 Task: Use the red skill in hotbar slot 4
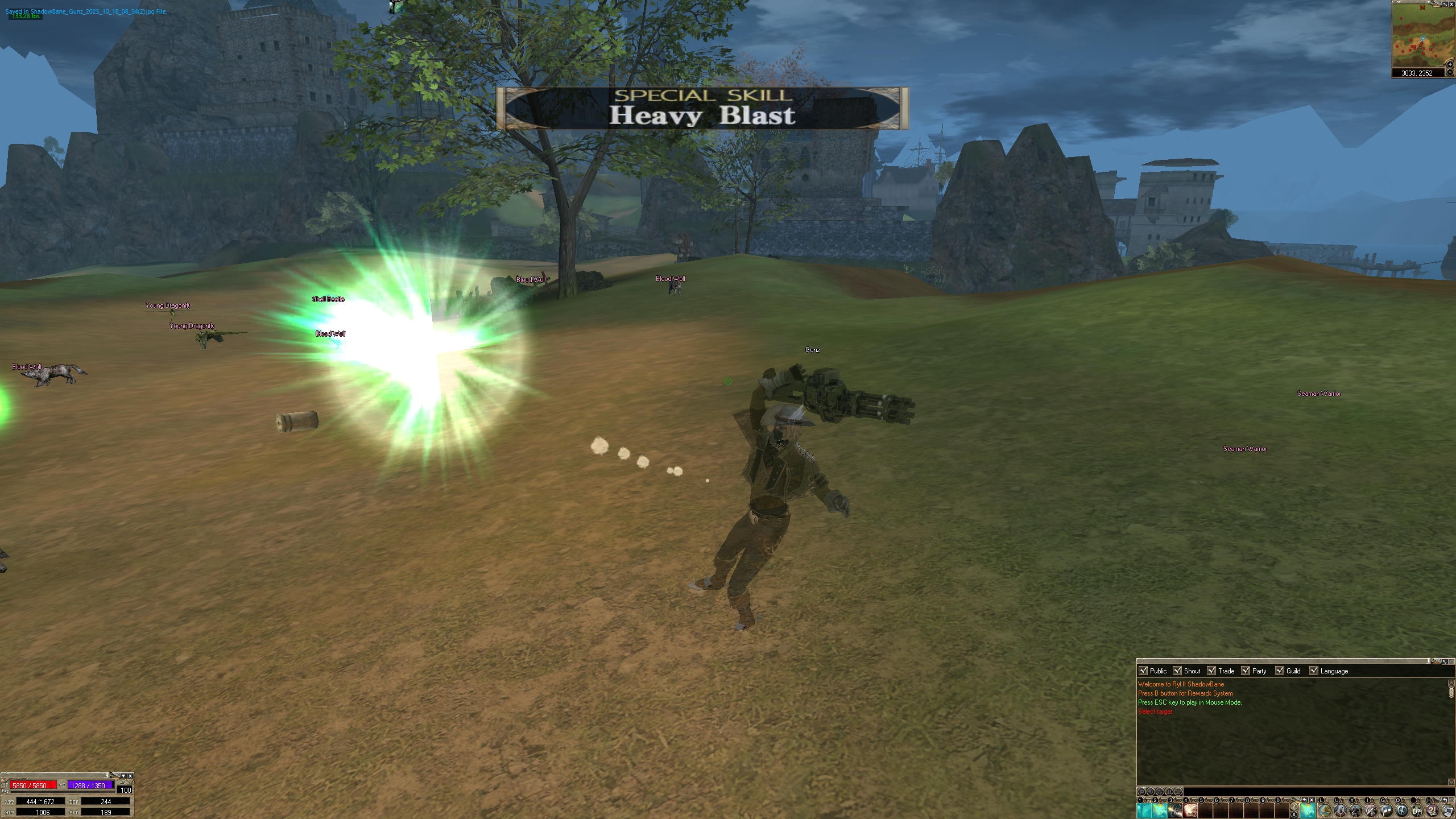[x=1190, y=810]
